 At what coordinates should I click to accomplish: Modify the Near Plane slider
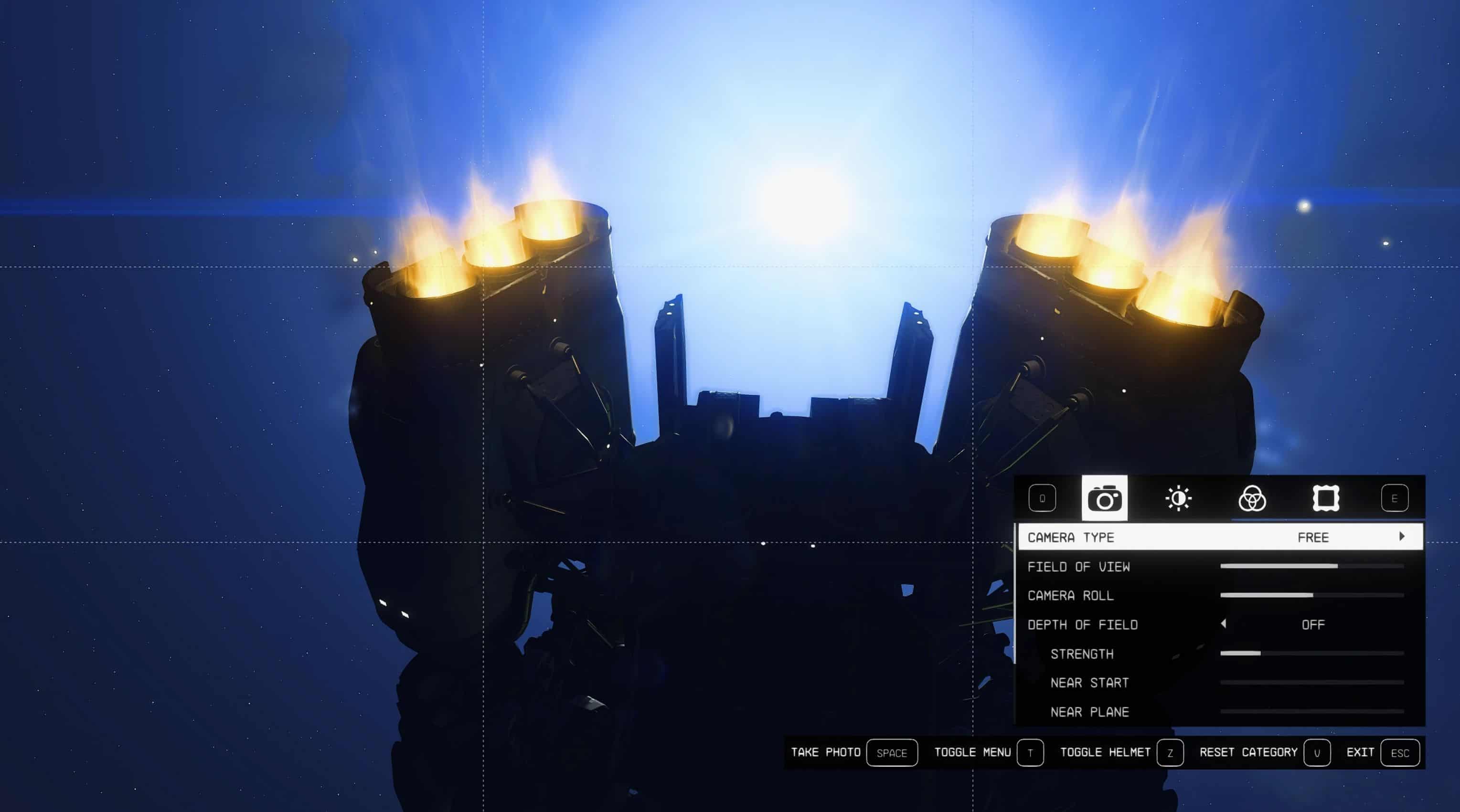coord(1311,711)
